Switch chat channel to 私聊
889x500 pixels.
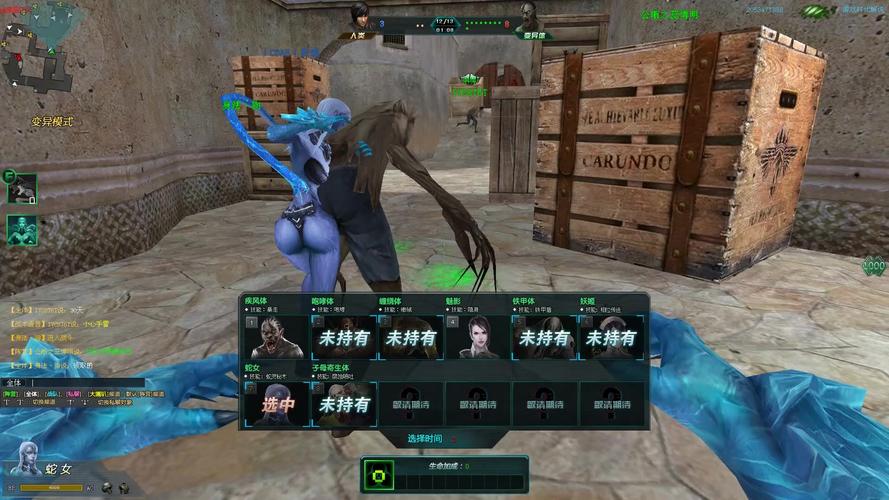[x=74, y=394]
